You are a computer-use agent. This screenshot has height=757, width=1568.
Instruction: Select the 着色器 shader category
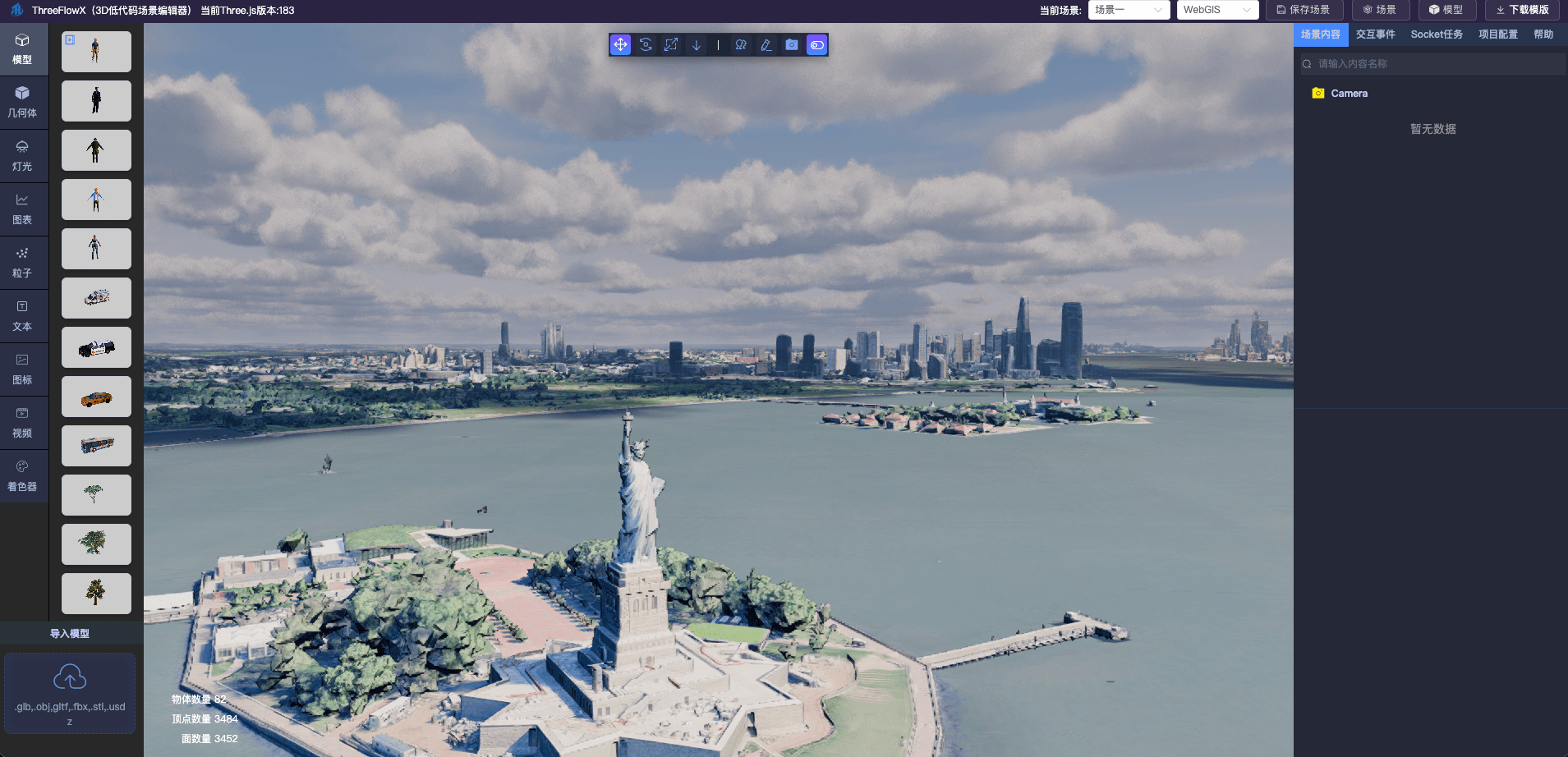click(23, 475)
